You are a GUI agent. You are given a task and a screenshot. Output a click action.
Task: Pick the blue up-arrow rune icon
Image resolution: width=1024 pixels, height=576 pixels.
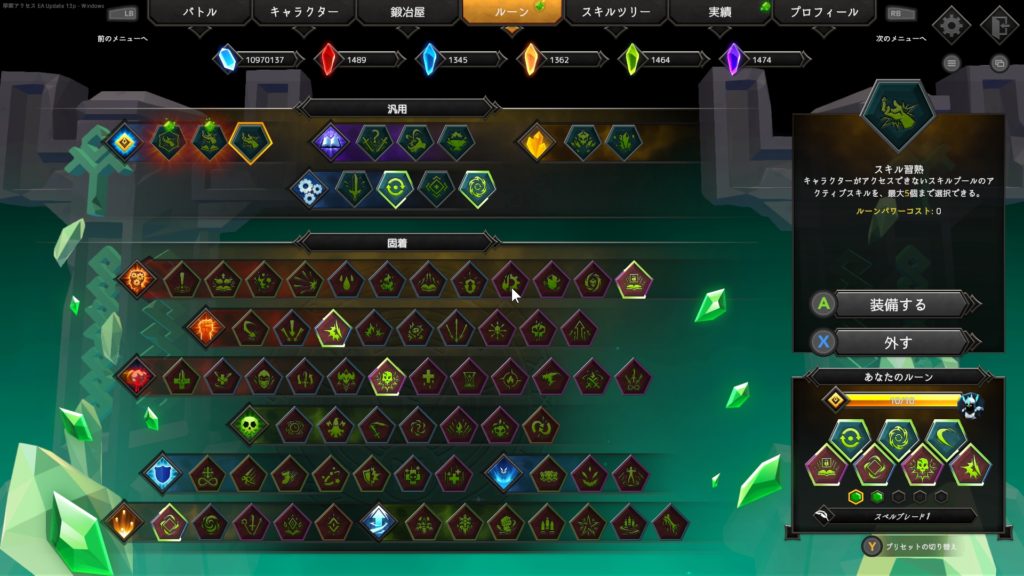[378, 521]
